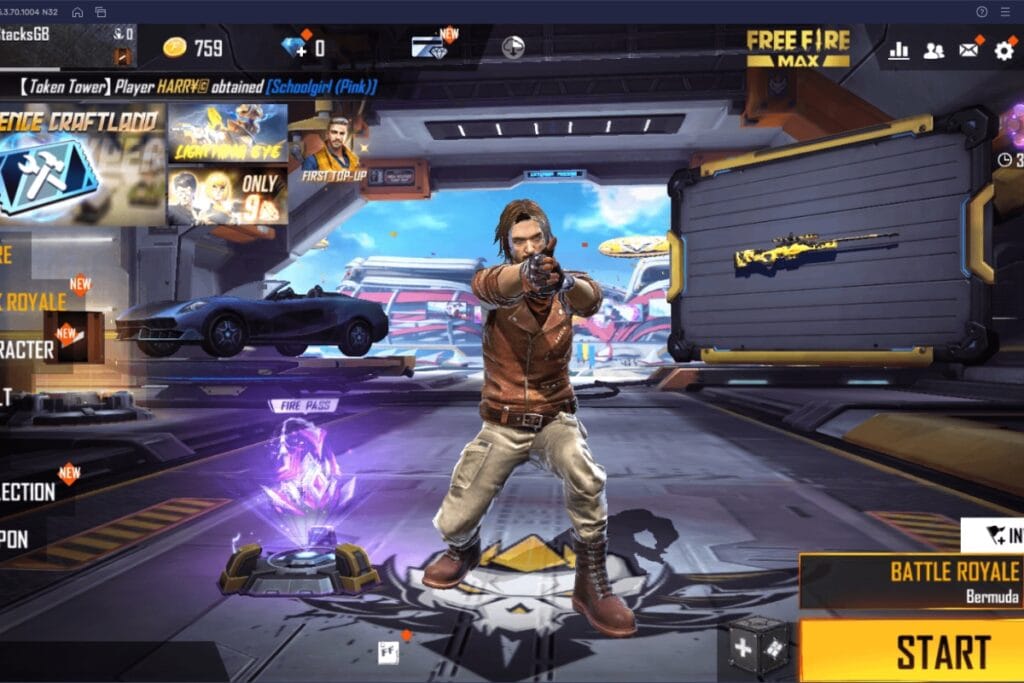Add diamonds via the diamond counter

tap(303, 48)
